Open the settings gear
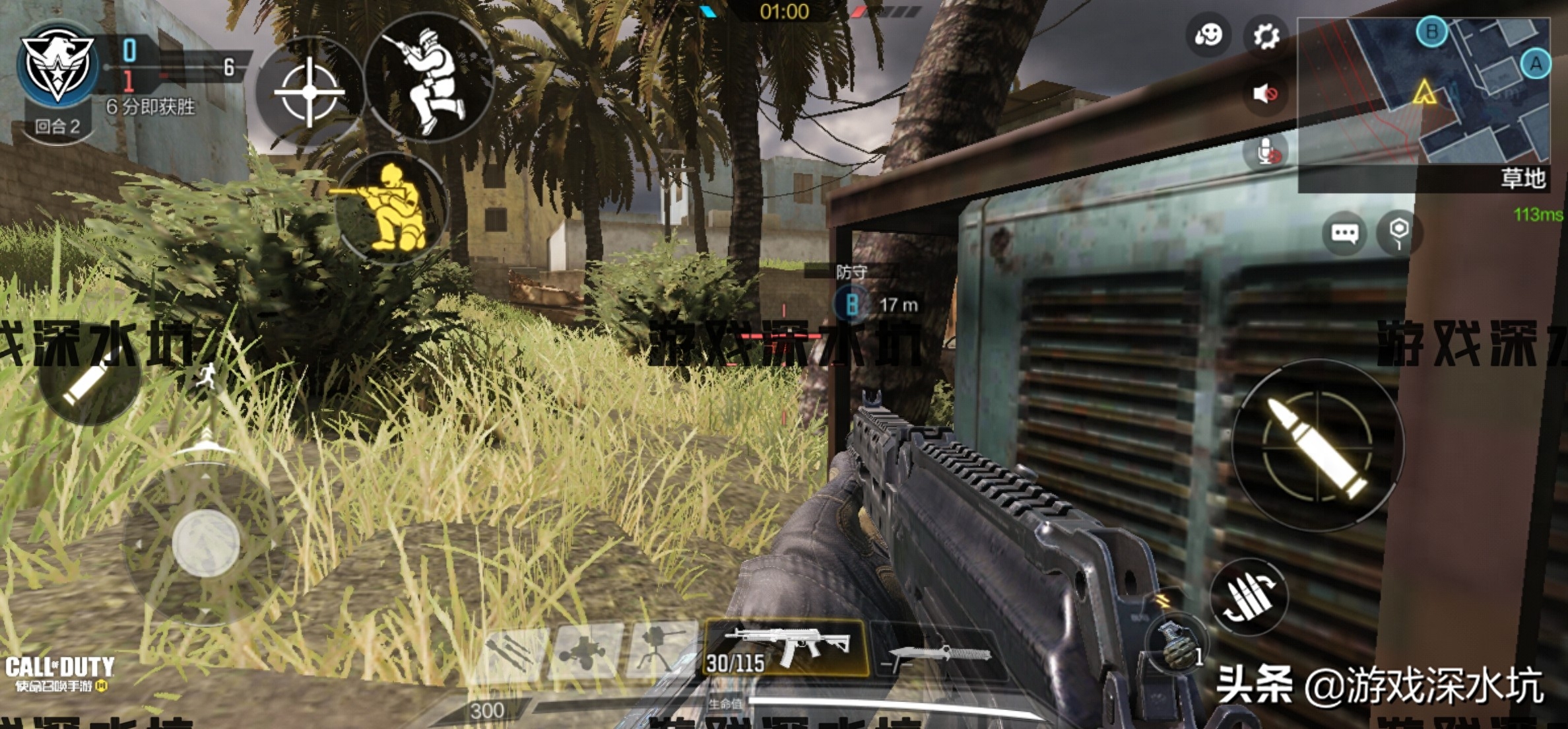The width and height of the screenshot is (1568, 729). (x=1265, y=36)
